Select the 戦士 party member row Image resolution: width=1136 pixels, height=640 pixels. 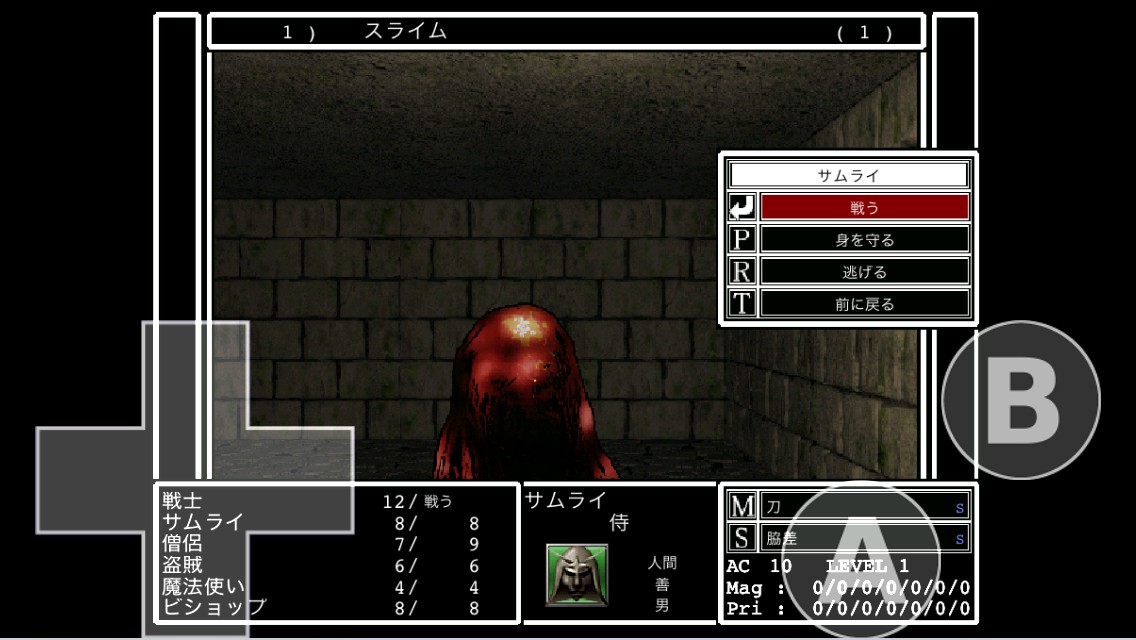[320, 502]
